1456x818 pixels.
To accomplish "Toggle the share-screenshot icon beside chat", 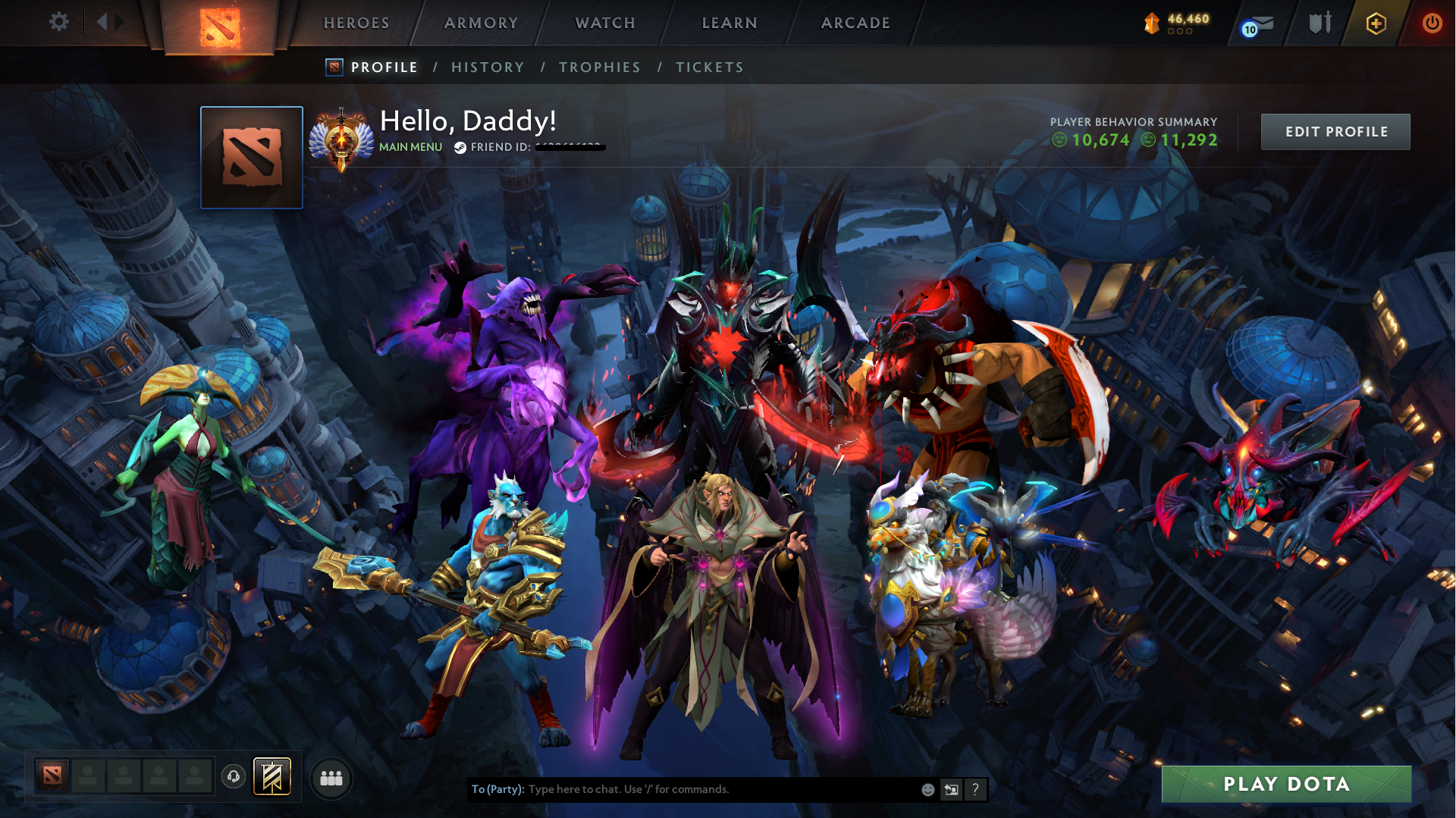I will [x=951, y=789].
